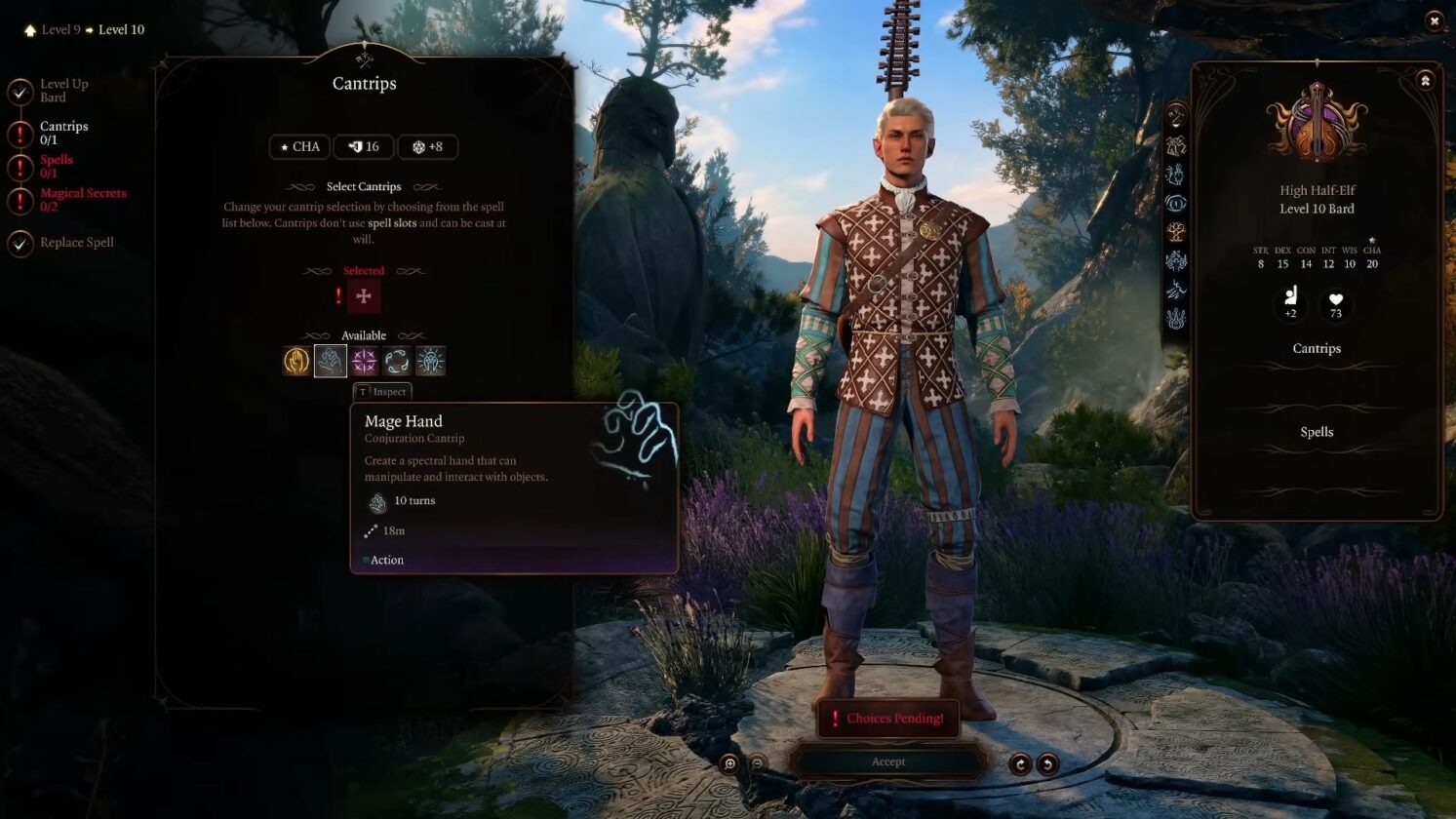Image resolution: width=1456 pixels, height=819 pixels.
Task: Choose the swirling circle cantrip icon
Action: [x=397, y=361]
